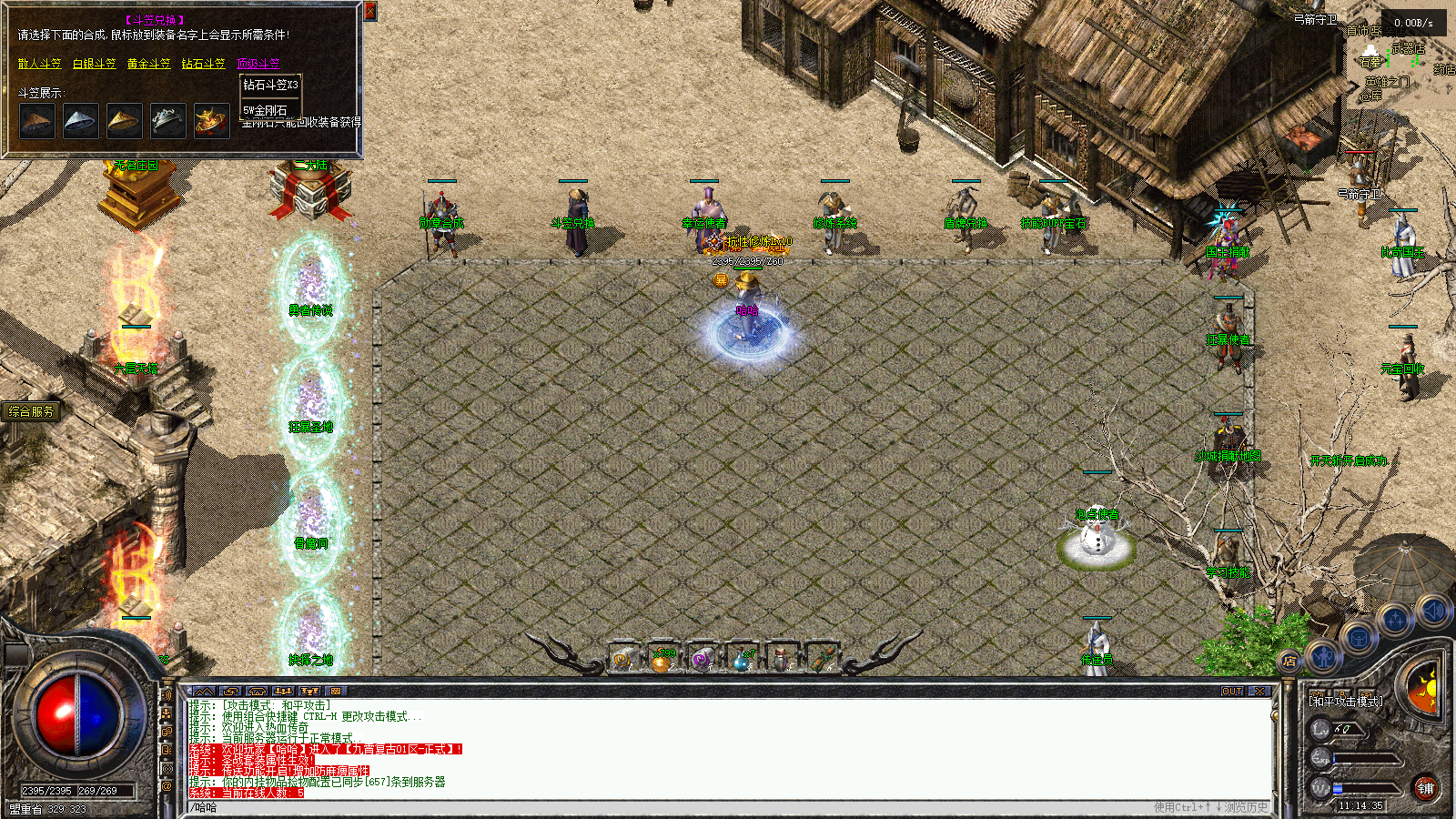
Task: Open the character equipment round button
Action: tap(1323, 654)
